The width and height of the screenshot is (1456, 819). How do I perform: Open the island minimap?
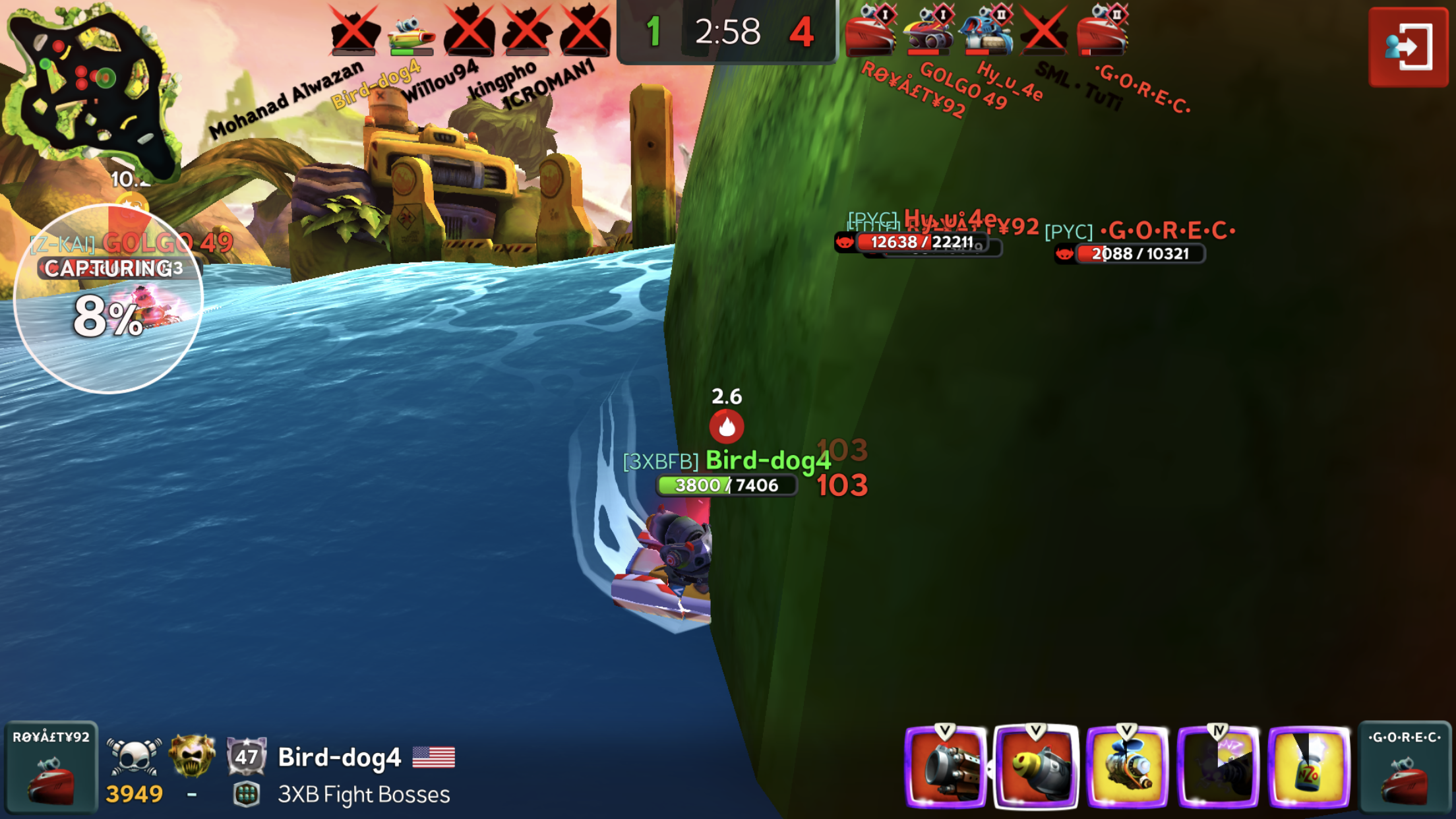pyautogui.click(x=89, y=86)
